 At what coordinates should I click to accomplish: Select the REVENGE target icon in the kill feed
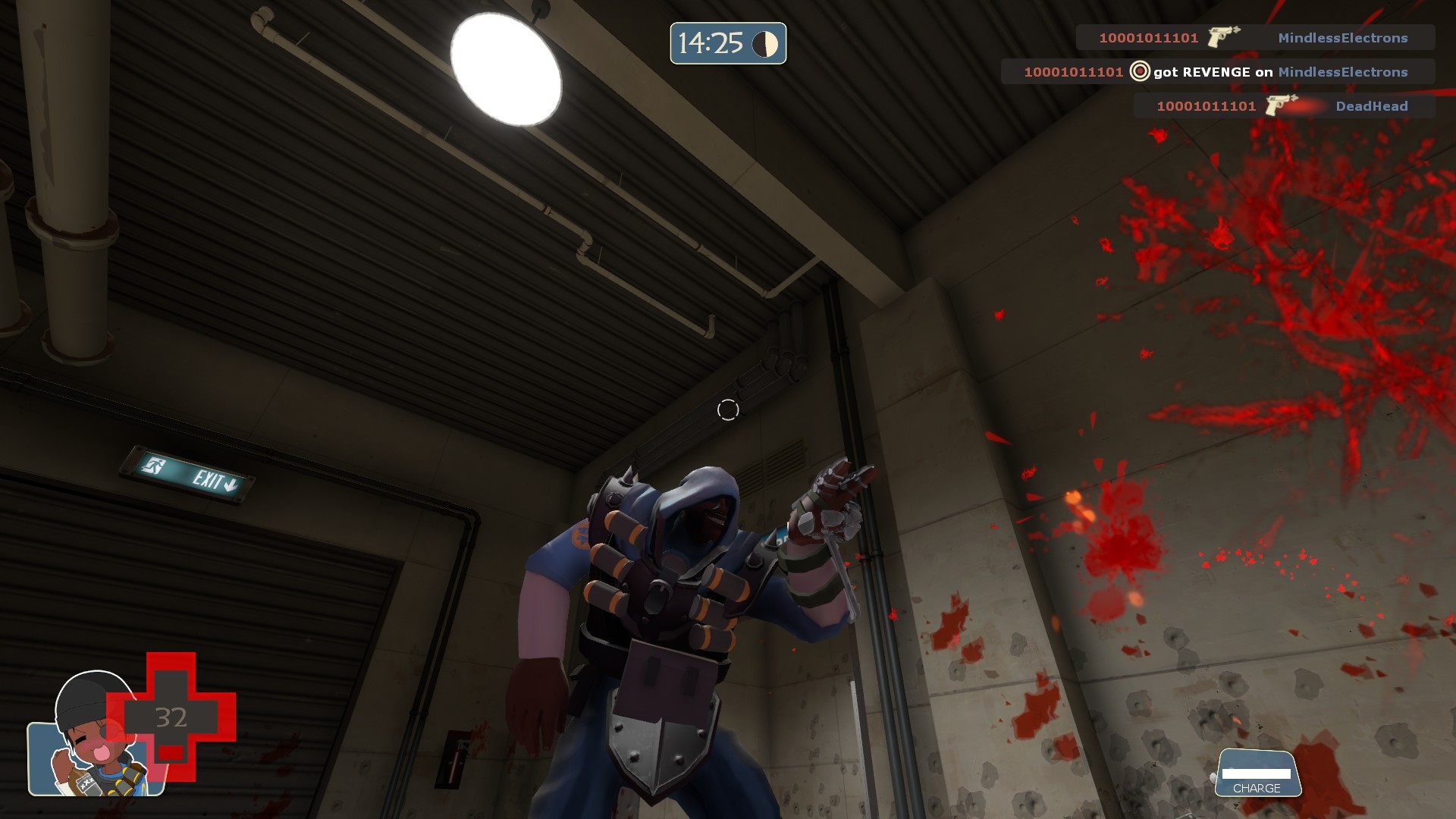click(1138, 72)
